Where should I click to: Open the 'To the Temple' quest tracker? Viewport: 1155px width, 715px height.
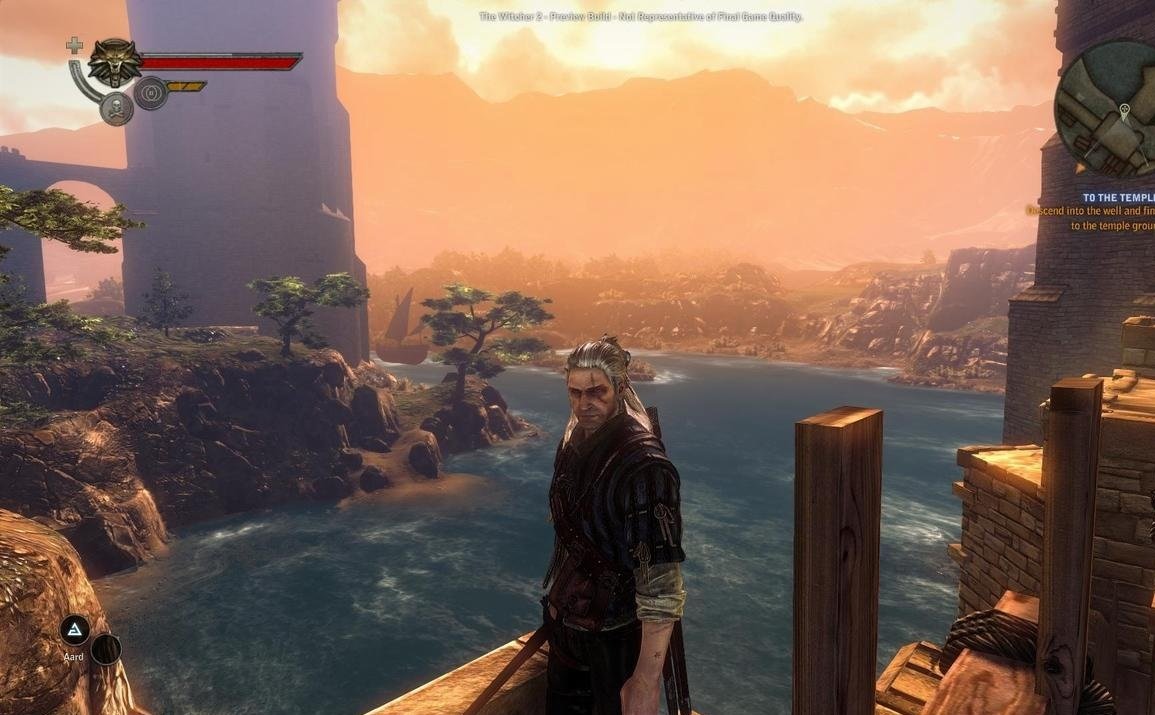coord(1117,198)
